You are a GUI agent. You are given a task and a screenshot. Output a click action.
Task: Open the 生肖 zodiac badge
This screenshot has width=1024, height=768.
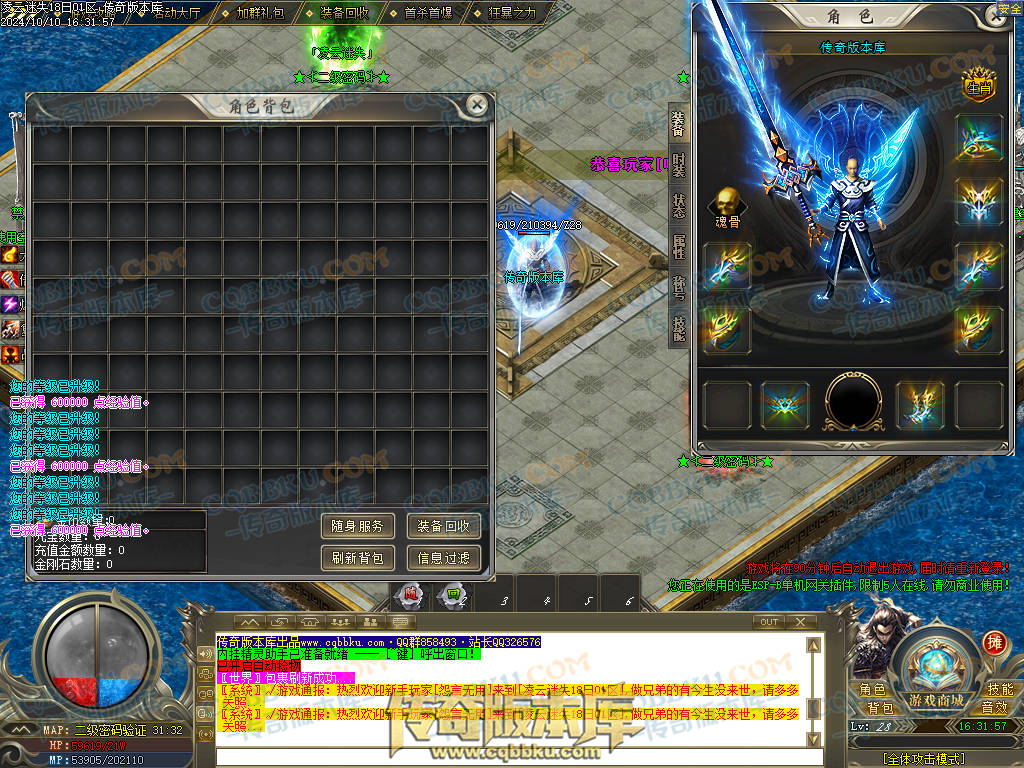pos(977,84)
